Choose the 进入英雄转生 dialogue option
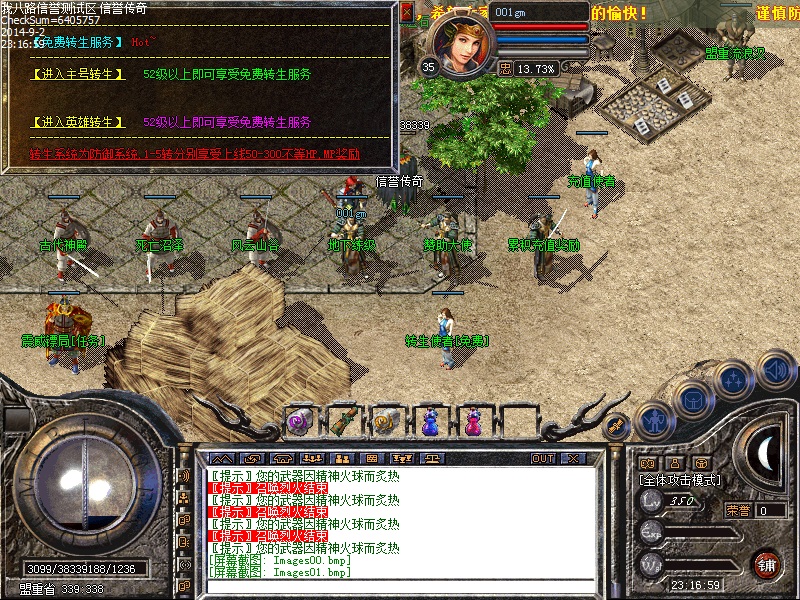This screenshot has width=800, height=600. coord(79,122)
